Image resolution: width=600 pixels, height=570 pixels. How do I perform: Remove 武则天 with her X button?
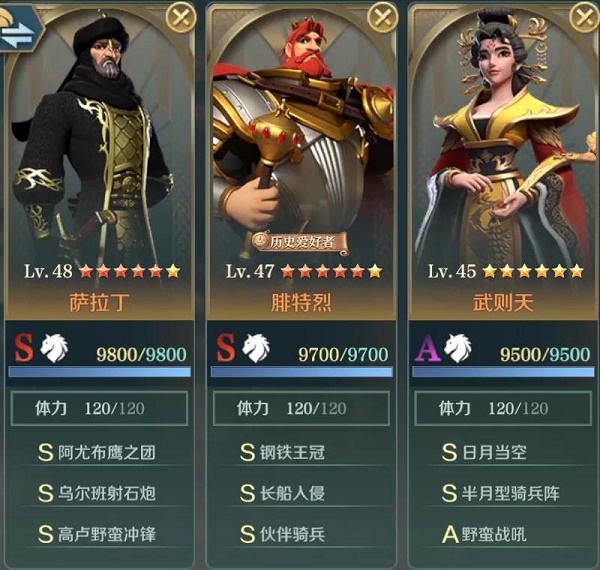[x=585, y=17]
